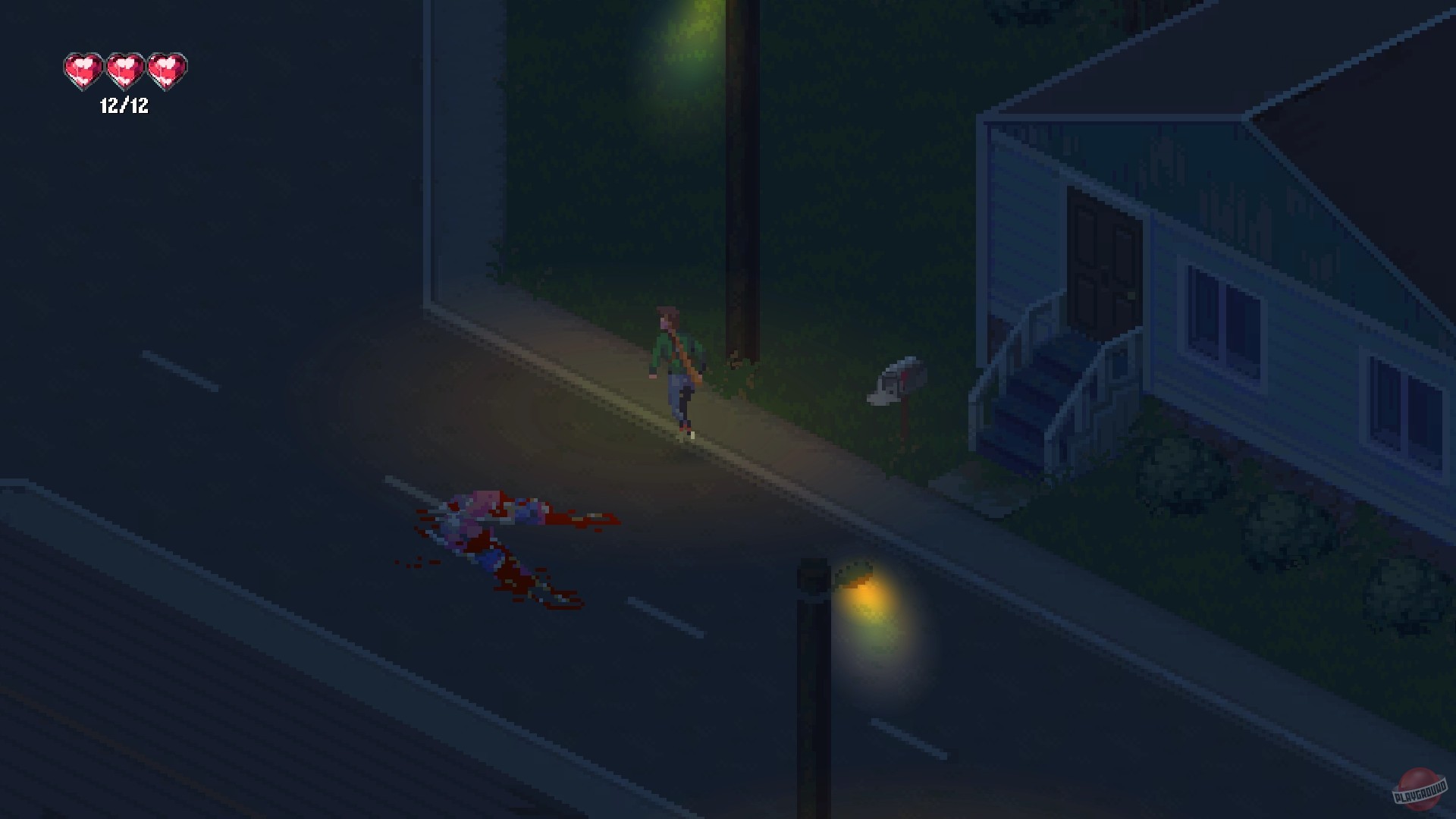1456x819 pixels.
Task: Click the 12/12 health counter text
Action: (124, 108)
